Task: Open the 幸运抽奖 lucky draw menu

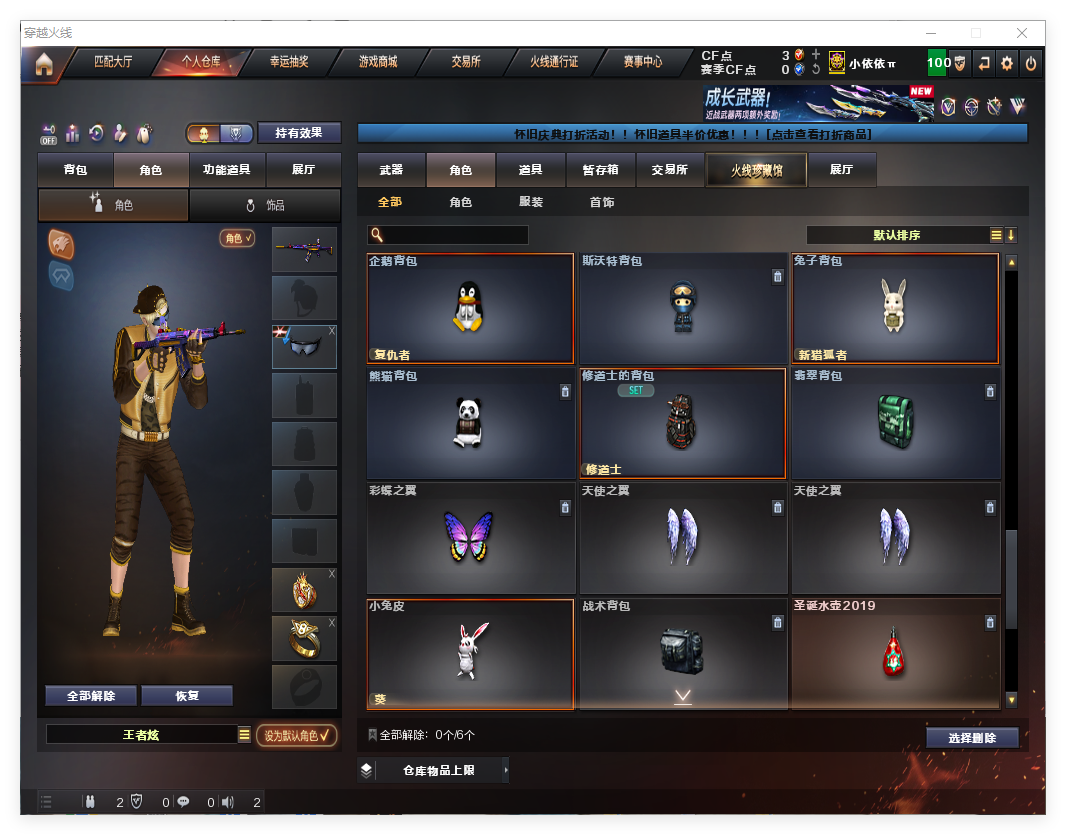Action: tap(288, 62)
